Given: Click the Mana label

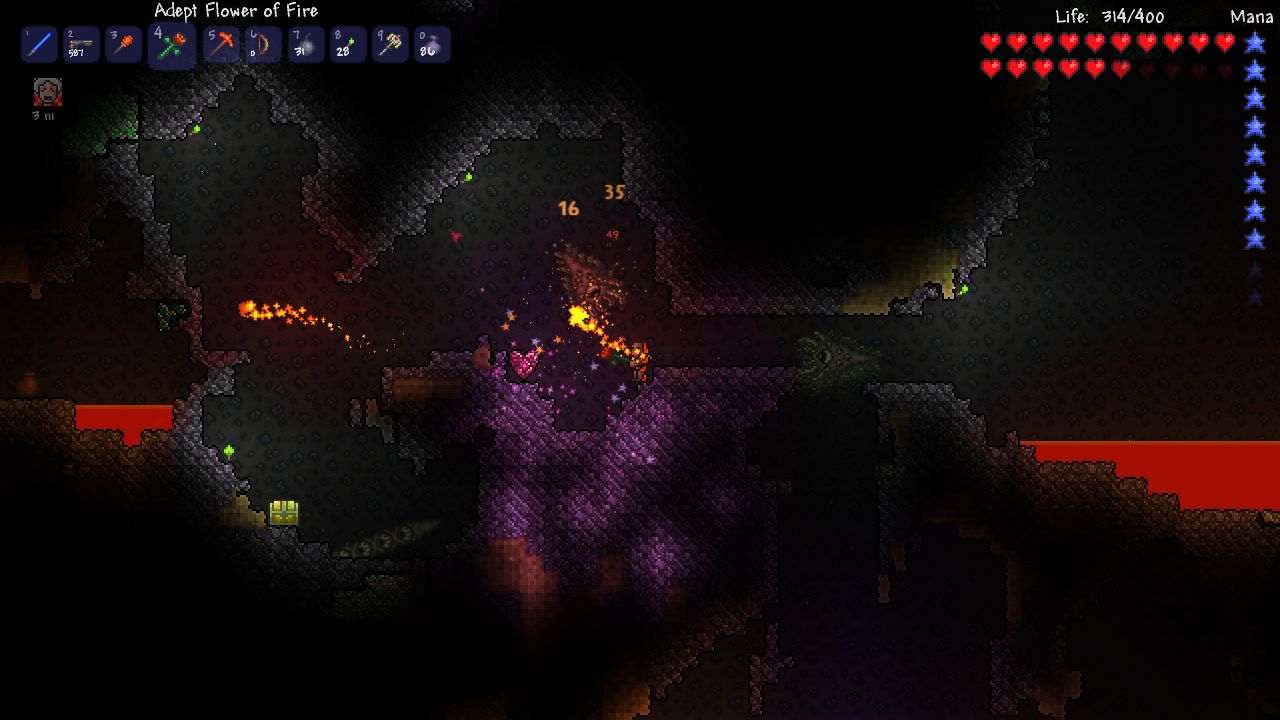Looking at the screenshot, I should click(x=1252, y=14).
